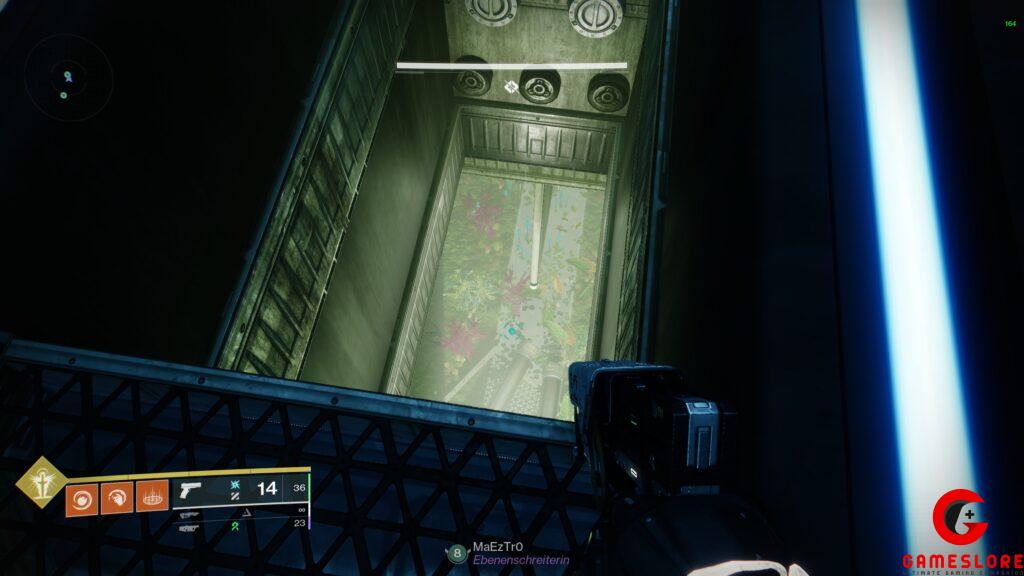Choose the orange fist melee ability icon
1024x576 pixels.
[x=117, y=497]
